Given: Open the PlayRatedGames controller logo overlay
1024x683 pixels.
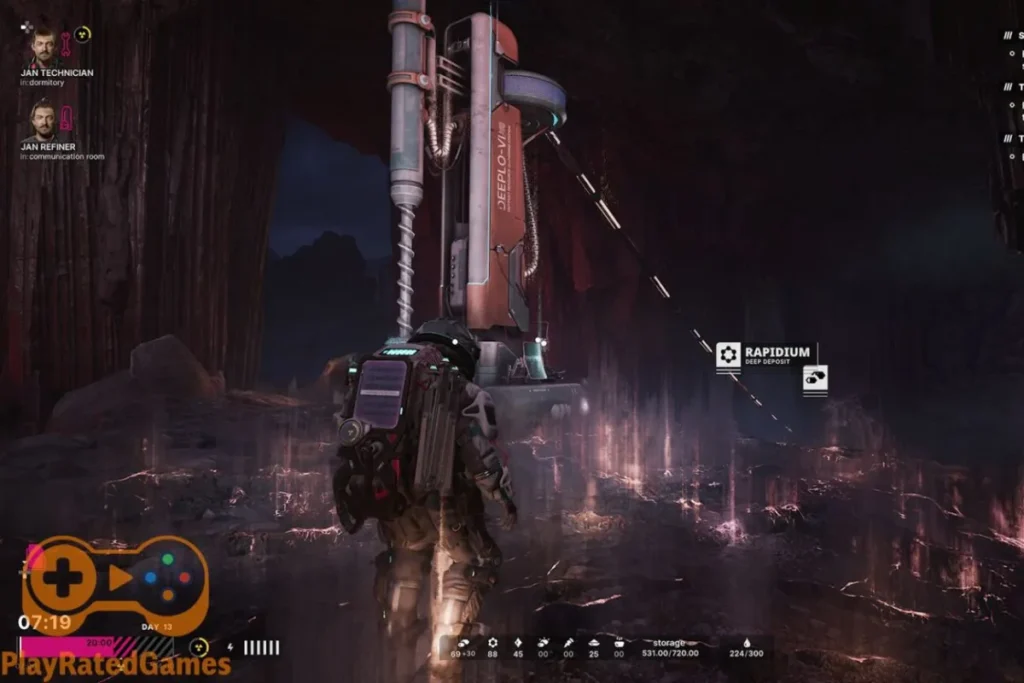Looking at the screenshot, I should [x=114, y=579].
